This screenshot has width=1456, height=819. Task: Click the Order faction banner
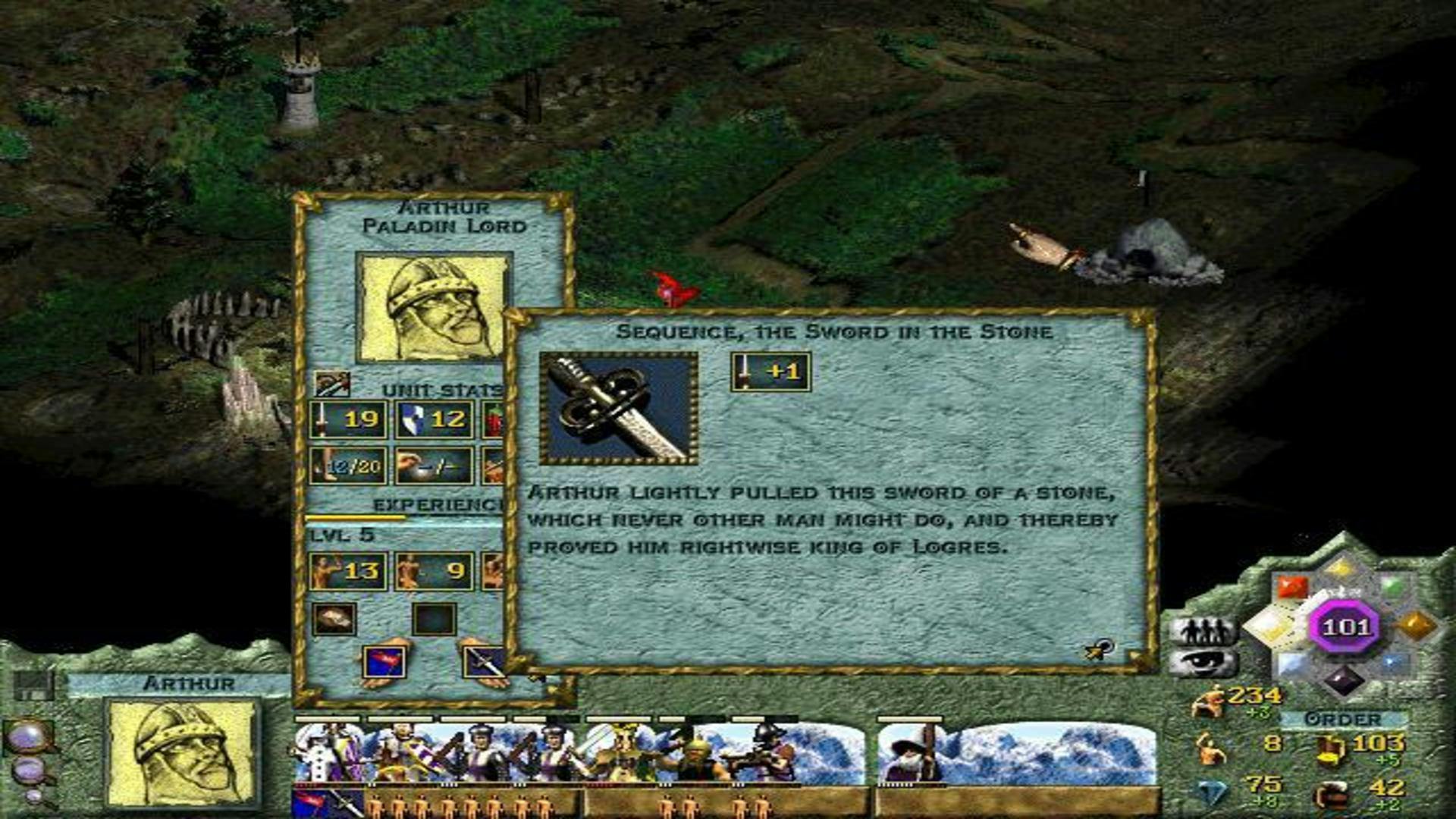click(x=1342, y=717)
